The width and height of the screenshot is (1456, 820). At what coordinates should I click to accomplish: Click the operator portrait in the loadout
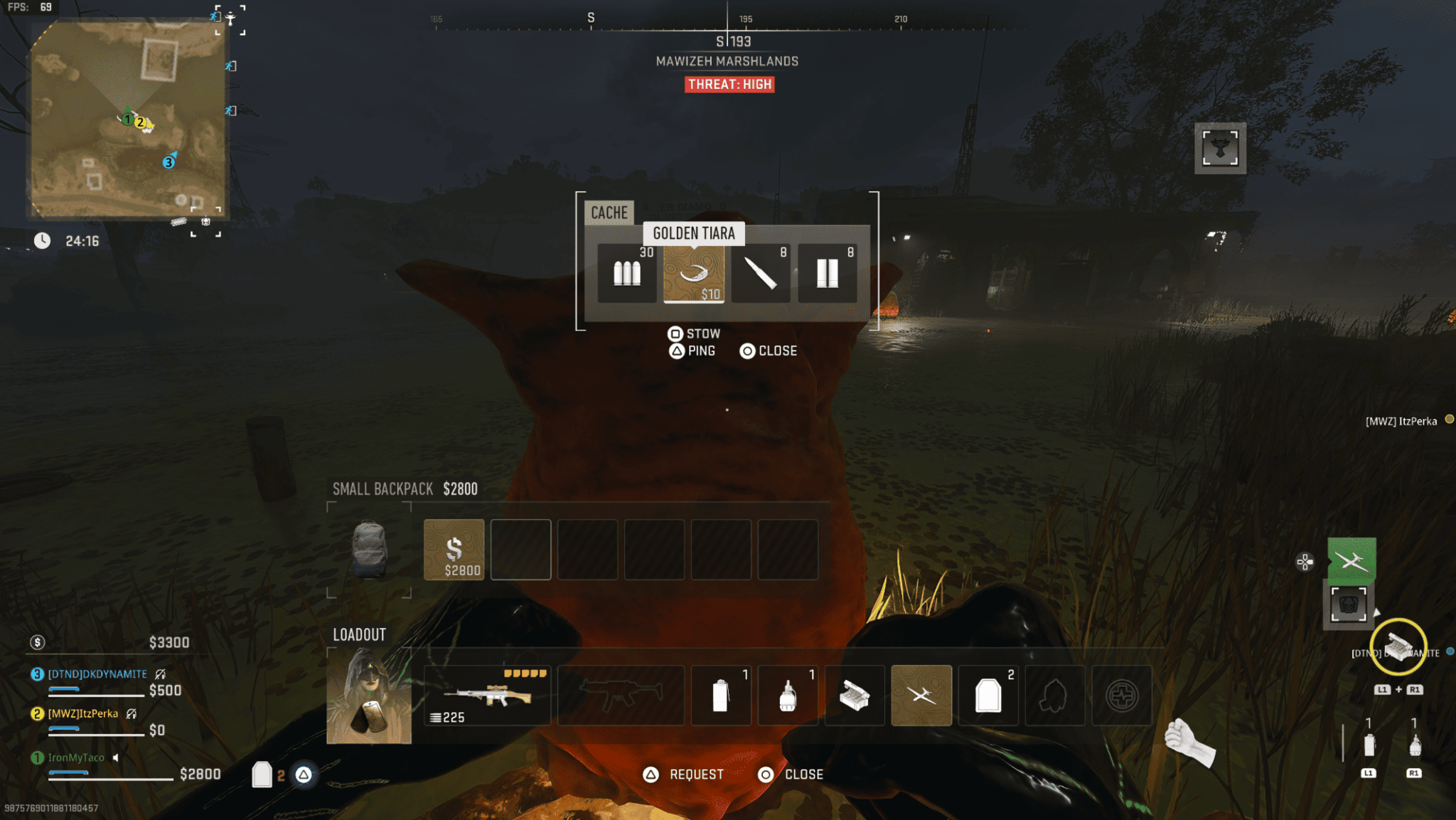pyautogui.click(x=369, y=695)
